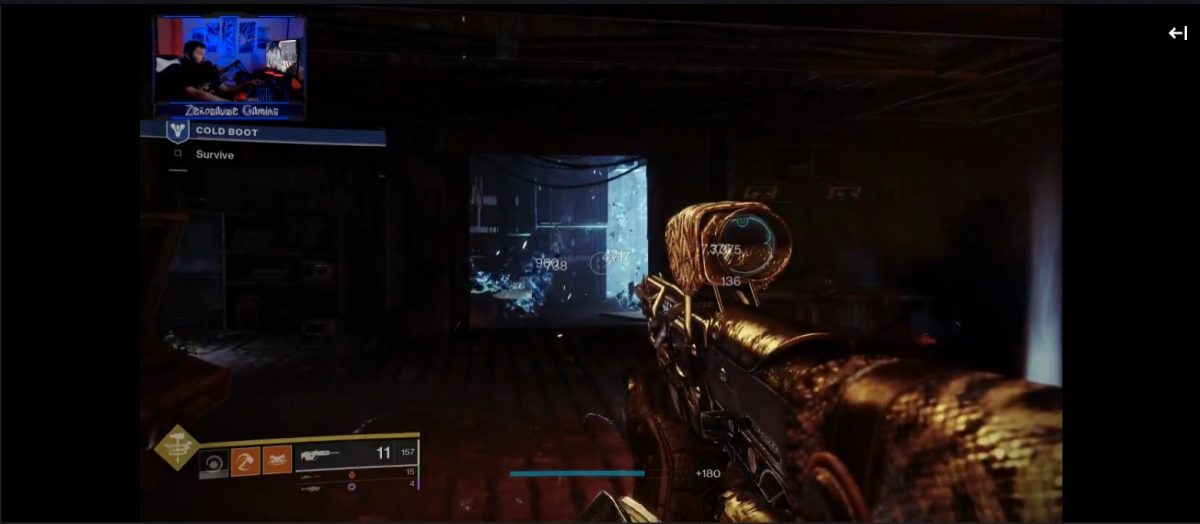Click the orange class ability icon

point(277,460)
